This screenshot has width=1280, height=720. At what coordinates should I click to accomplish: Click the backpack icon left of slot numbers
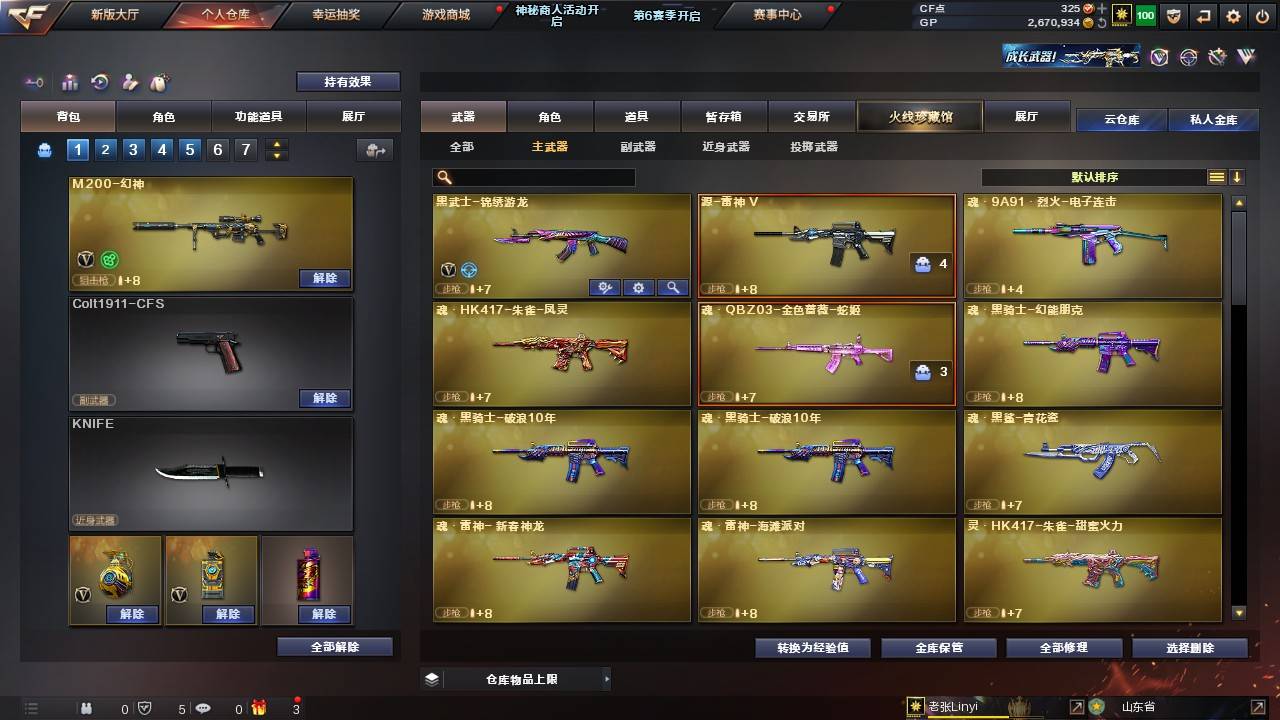pyautogui.click(x=42, y=149)
